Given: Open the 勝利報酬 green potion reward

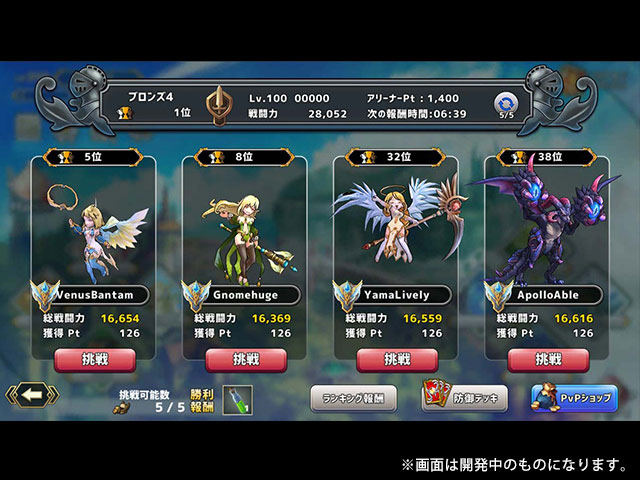Looking at the screenshot, I should coord(238,399).
